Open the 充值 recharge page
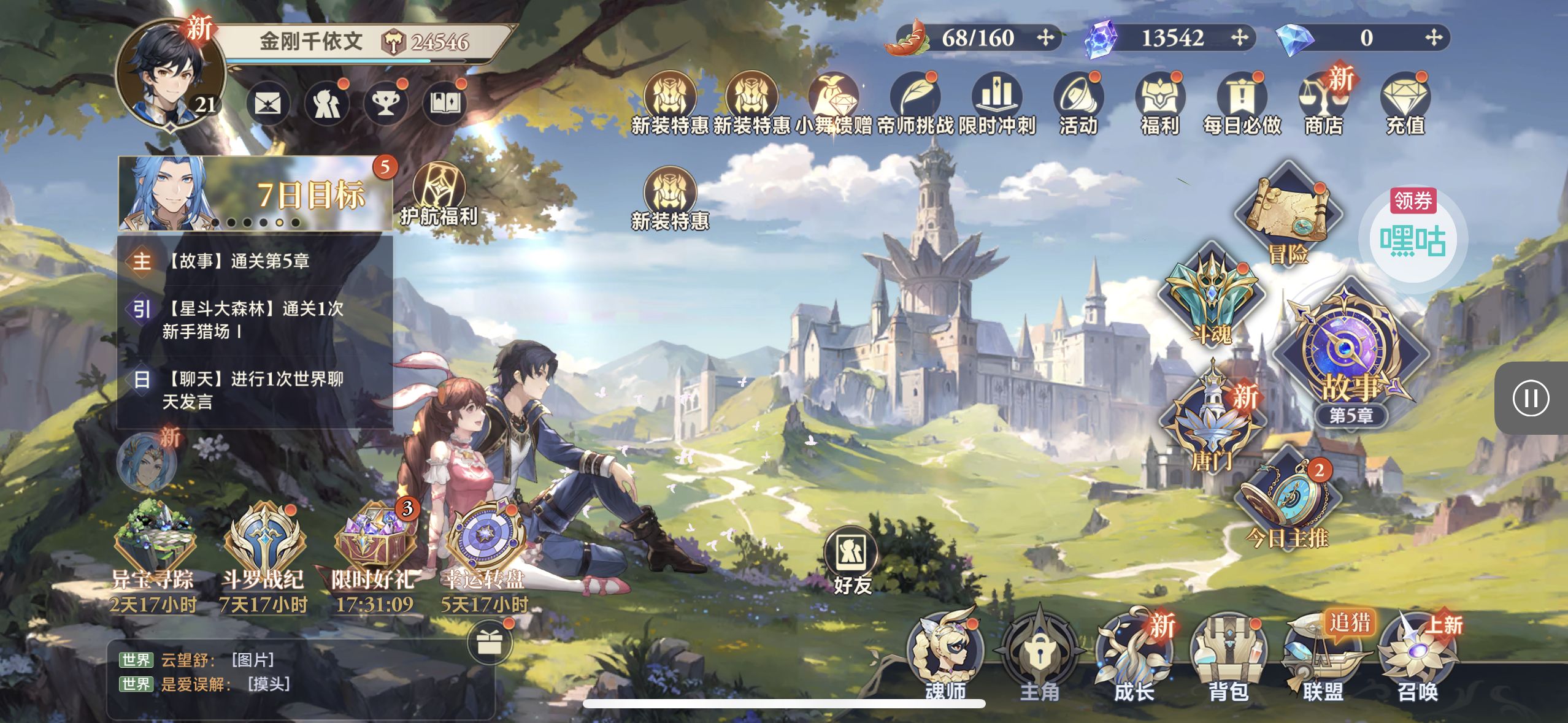 point(1405,104)
